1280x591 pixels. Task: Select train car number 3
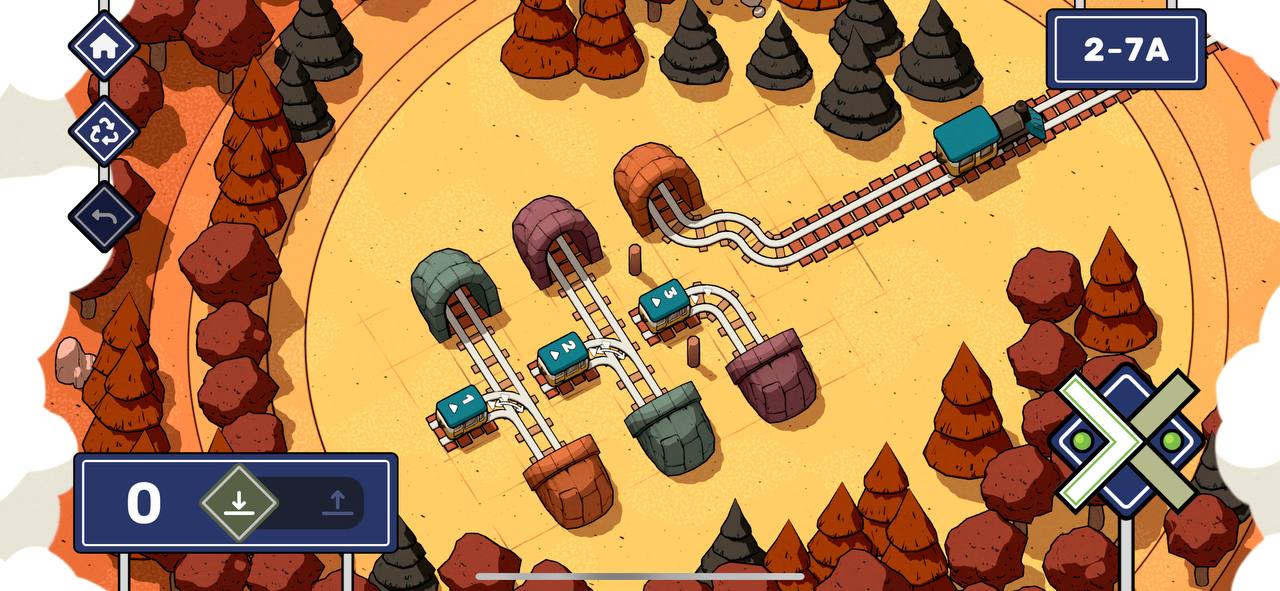coord(664,302)
